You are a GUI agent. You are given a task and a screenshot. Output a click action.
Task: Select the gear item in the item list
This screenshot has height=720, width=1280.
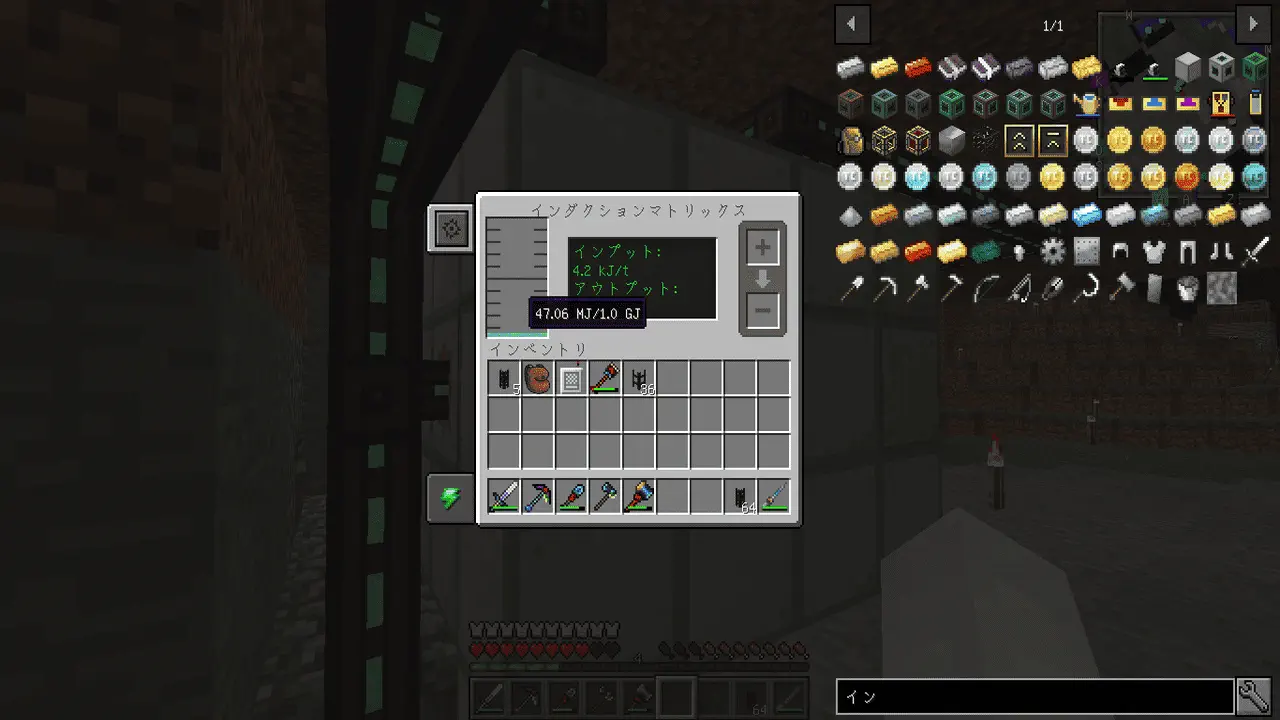(1052, 251)
